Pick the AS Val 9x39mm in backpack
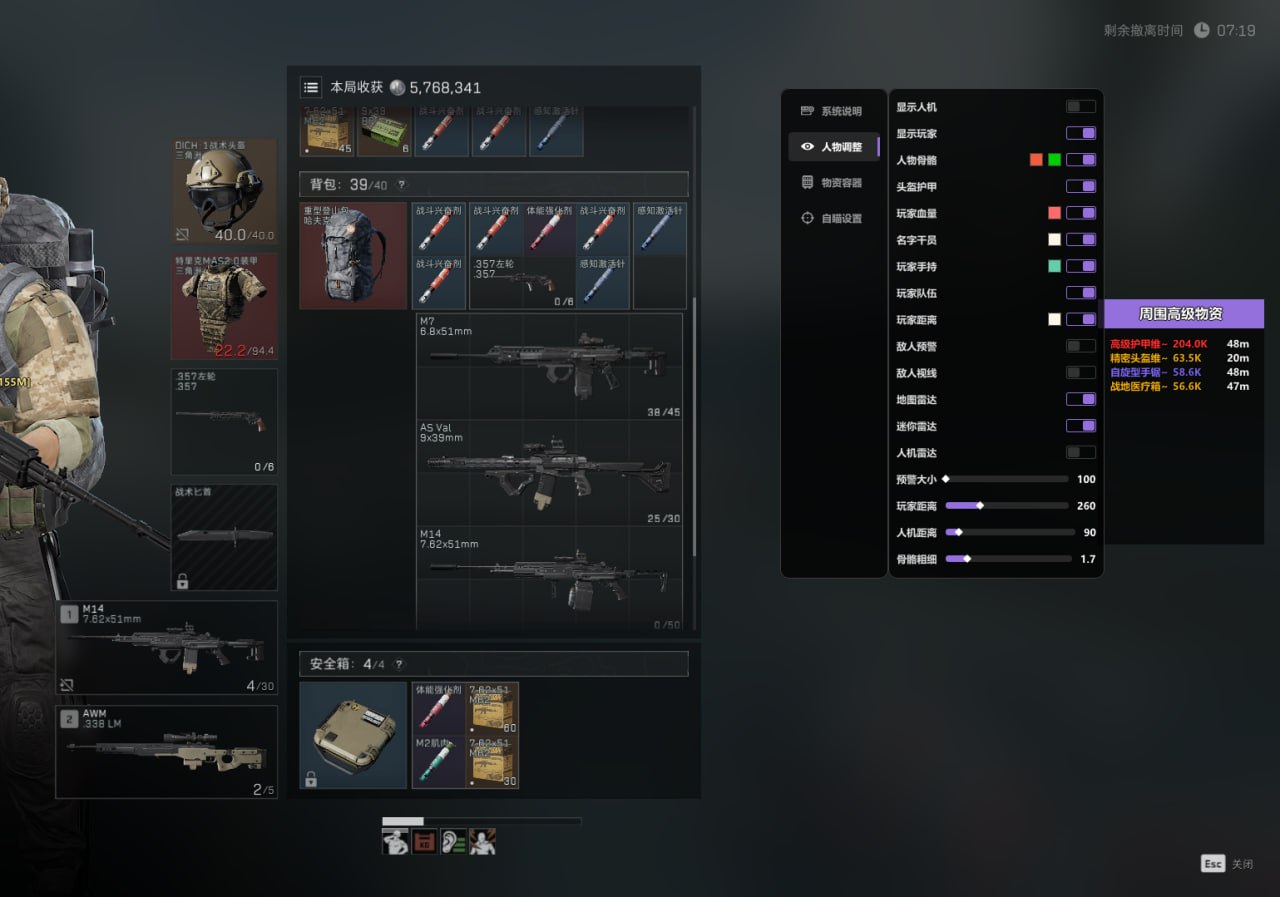Image resolution: width=1280 pixels, height=897 pixels. 549,472
